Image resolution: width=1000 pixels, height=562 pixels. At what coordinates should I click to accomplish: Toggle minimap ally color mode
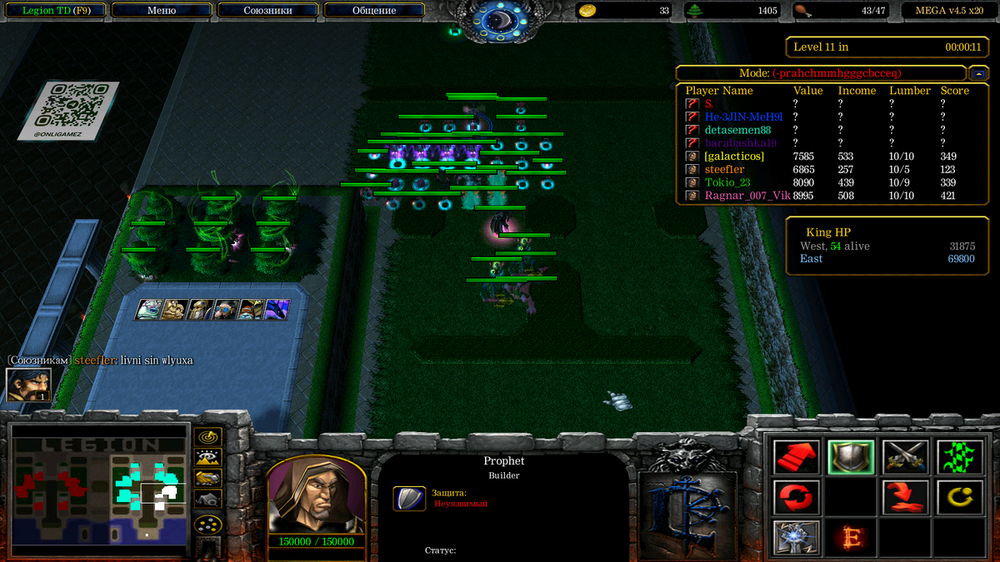coord(208,479)
